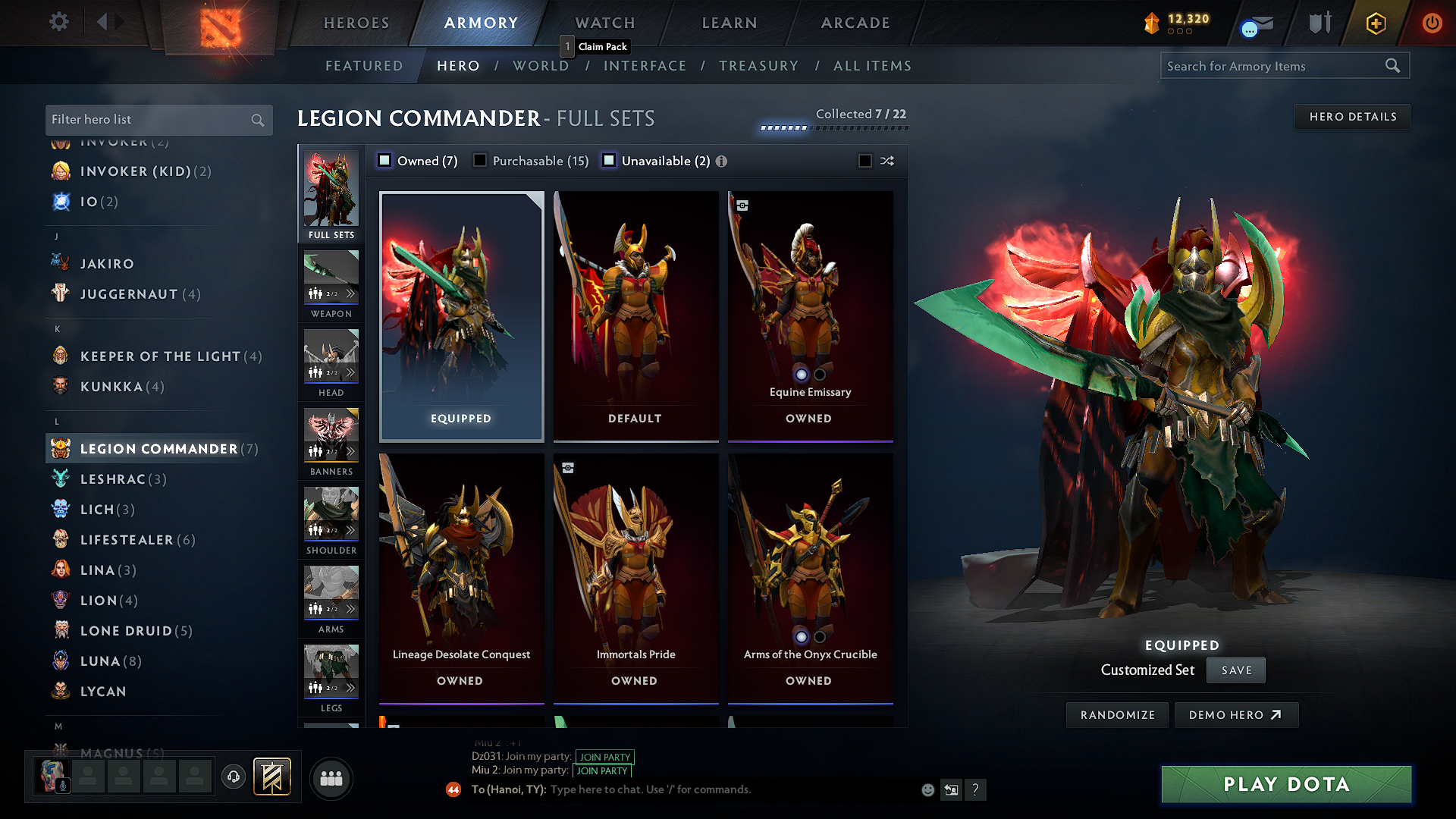Launch Demo Hero mode
The image size is (1456, 819).
(x=1235, y=715)
